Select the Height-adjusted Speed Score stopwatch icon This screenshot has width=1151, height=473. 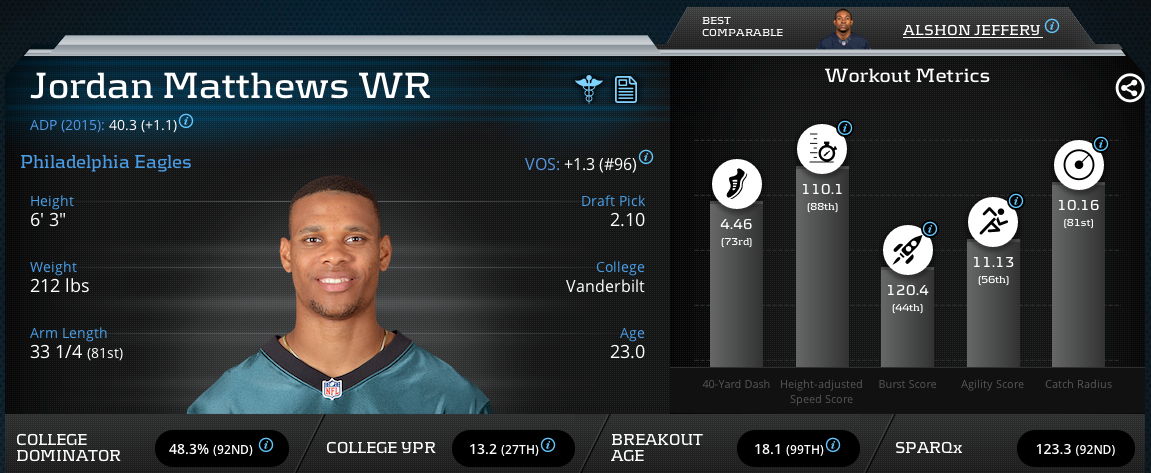(x=821, y=151)
